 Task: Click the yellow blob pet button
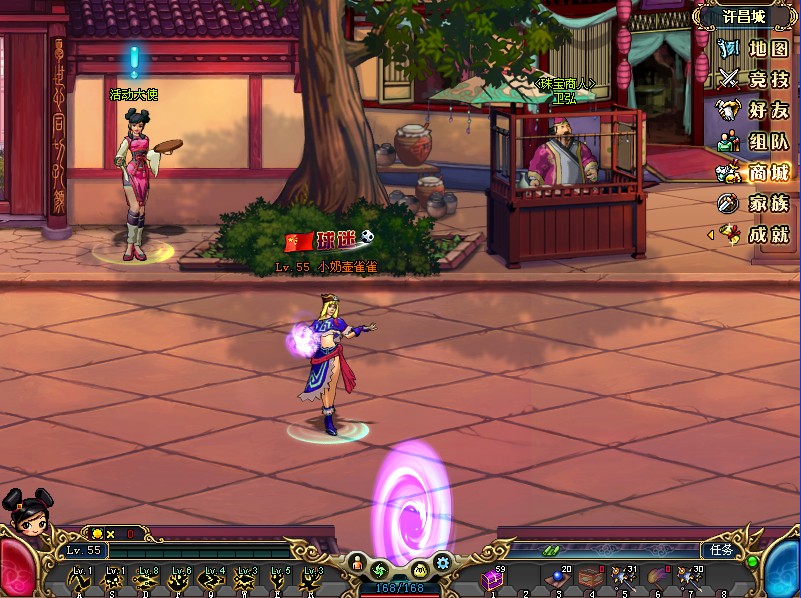click(419, 569)
